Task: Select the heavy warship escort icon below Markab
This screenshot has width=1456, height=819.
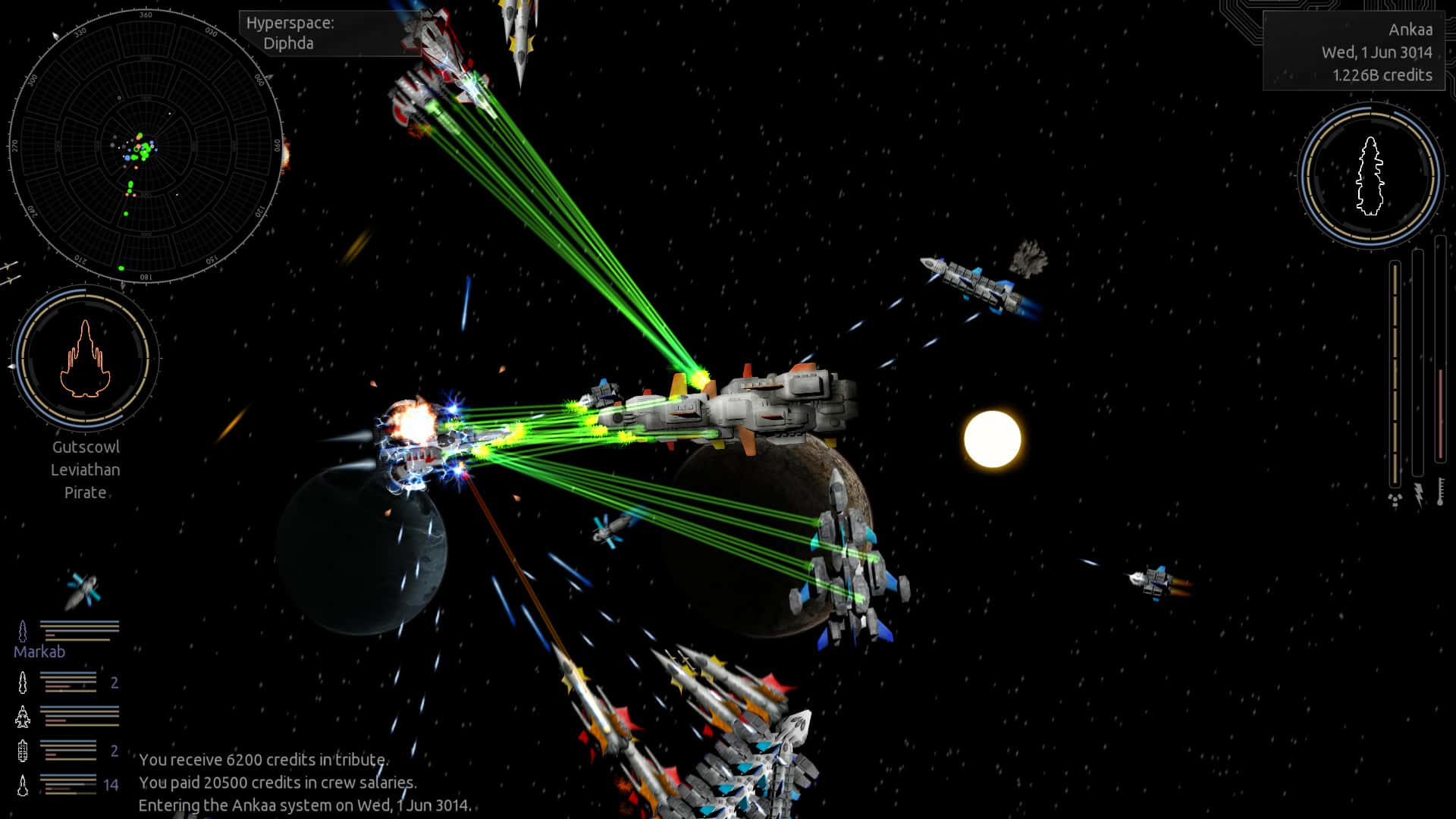Action: pyautogui.click(x=23, y=716)
